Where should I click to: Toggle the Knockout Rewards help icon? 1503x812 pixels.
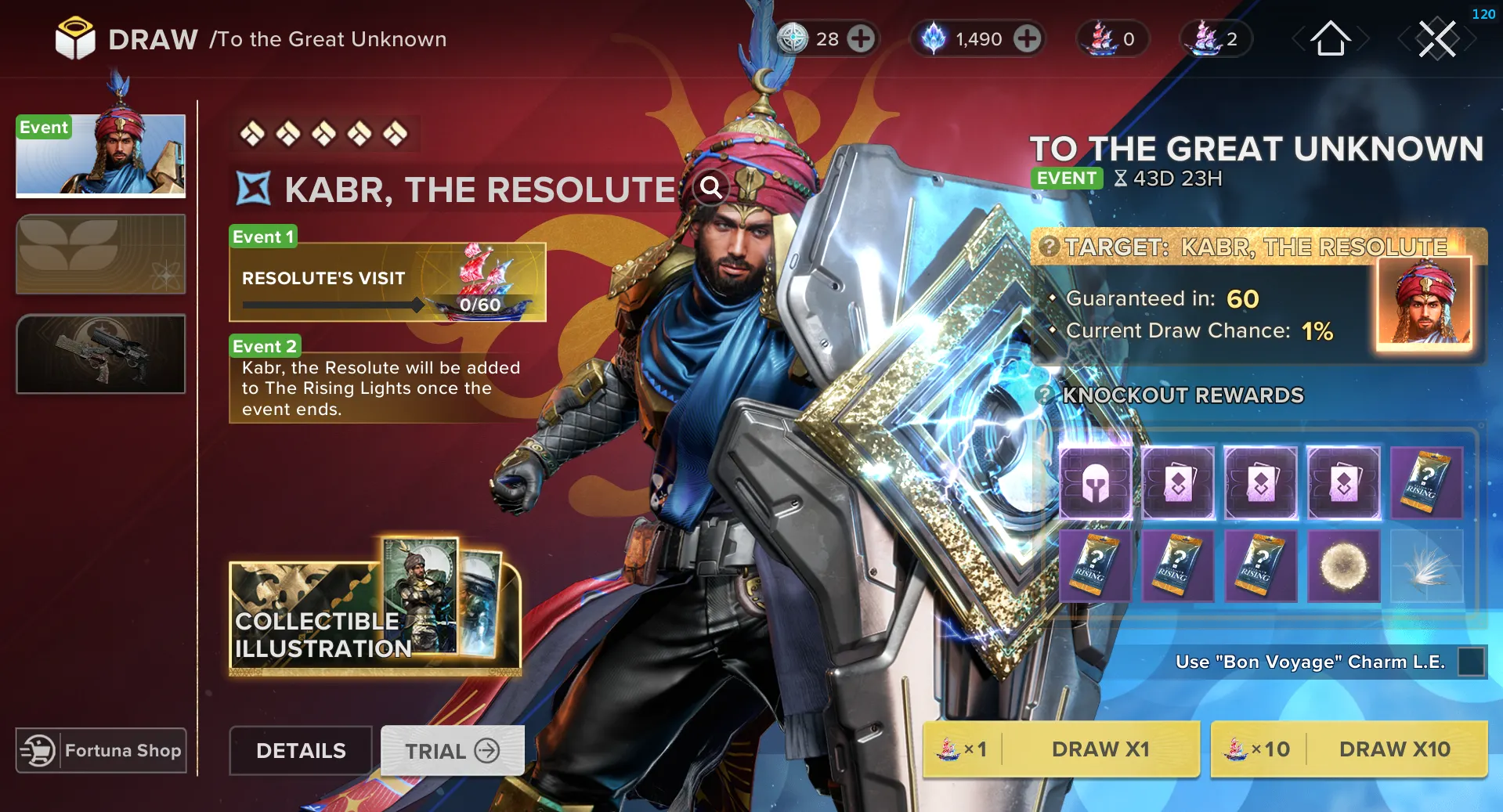pos(1045,395)
